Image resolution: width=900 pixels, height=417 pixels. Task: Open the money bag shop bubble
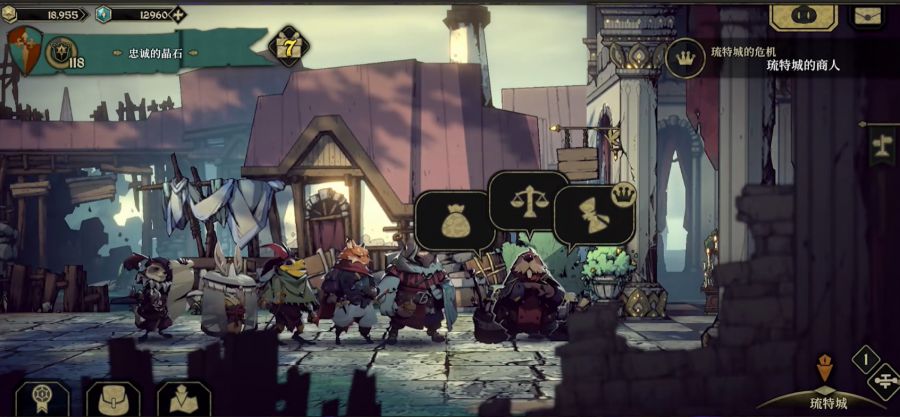tap(454, 220)
